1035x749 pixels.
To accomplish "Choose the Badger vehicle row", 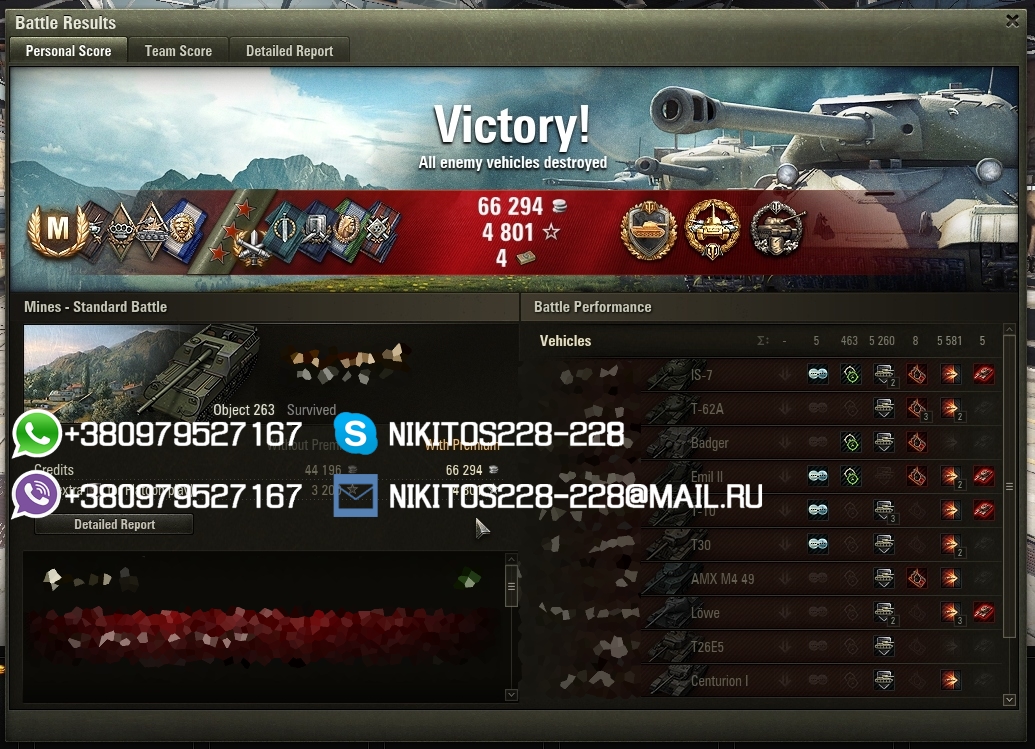I will [x=709, y=443].
